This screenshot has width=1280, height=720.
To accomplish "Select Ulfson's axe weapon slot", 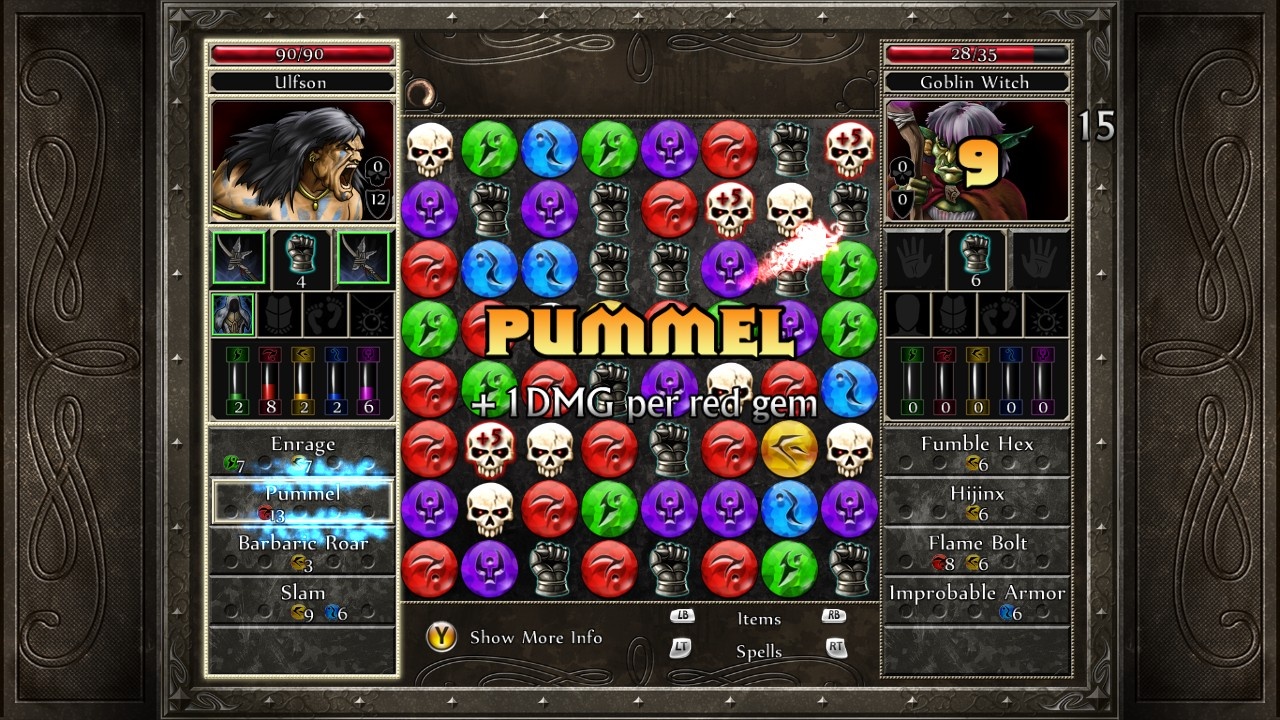I will (238, 260).
